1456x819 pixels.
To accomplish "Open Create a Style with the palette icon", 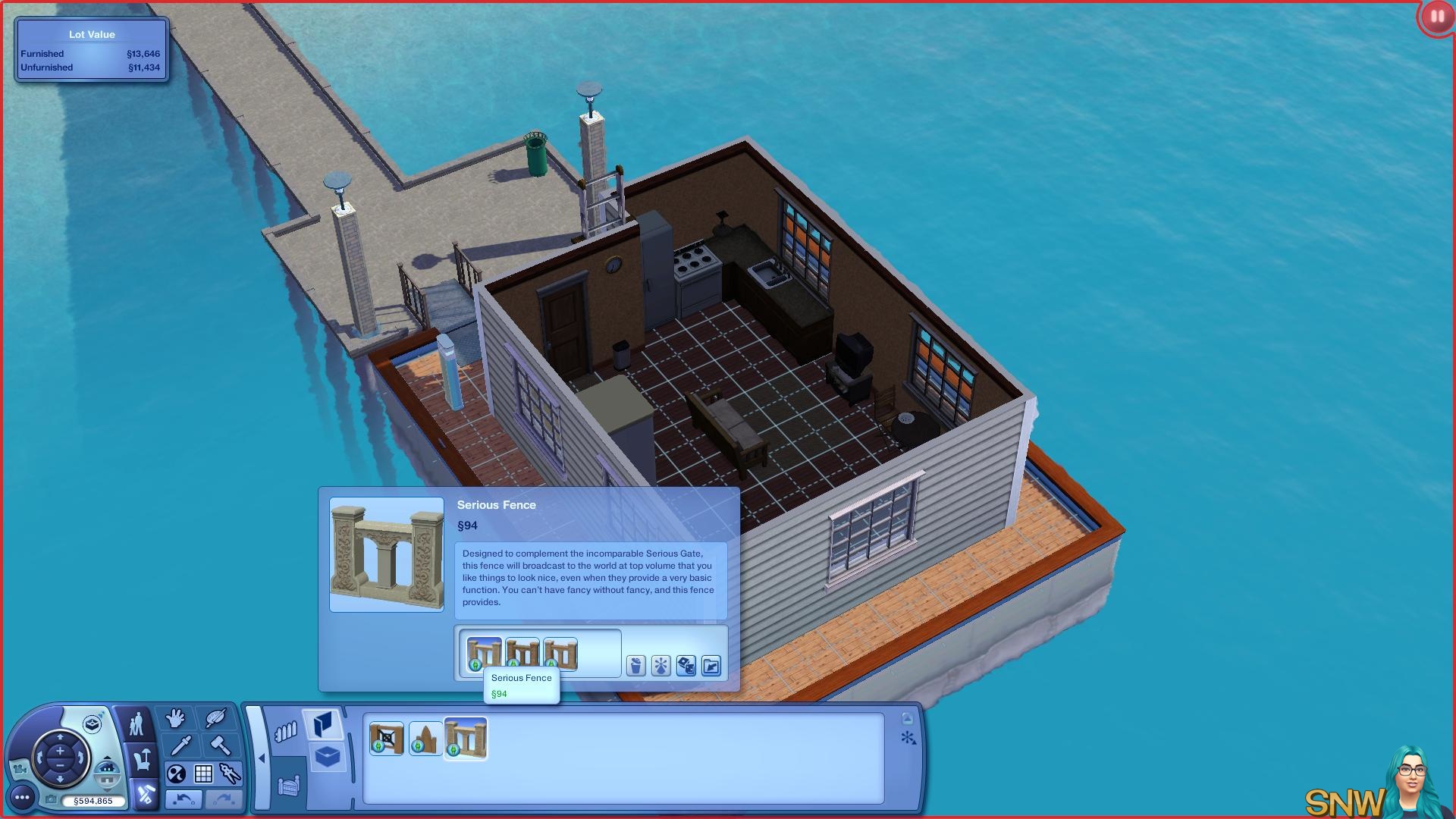I will tap(216, 718).
